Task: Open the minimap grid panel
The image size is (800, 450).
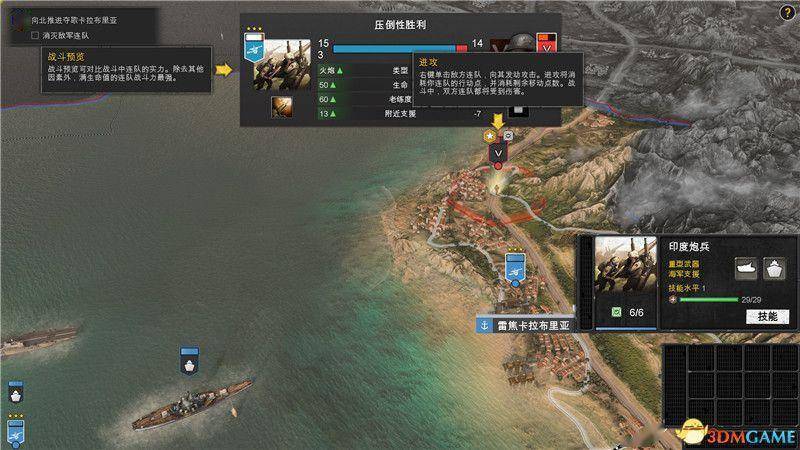Action: click(729, 395)
